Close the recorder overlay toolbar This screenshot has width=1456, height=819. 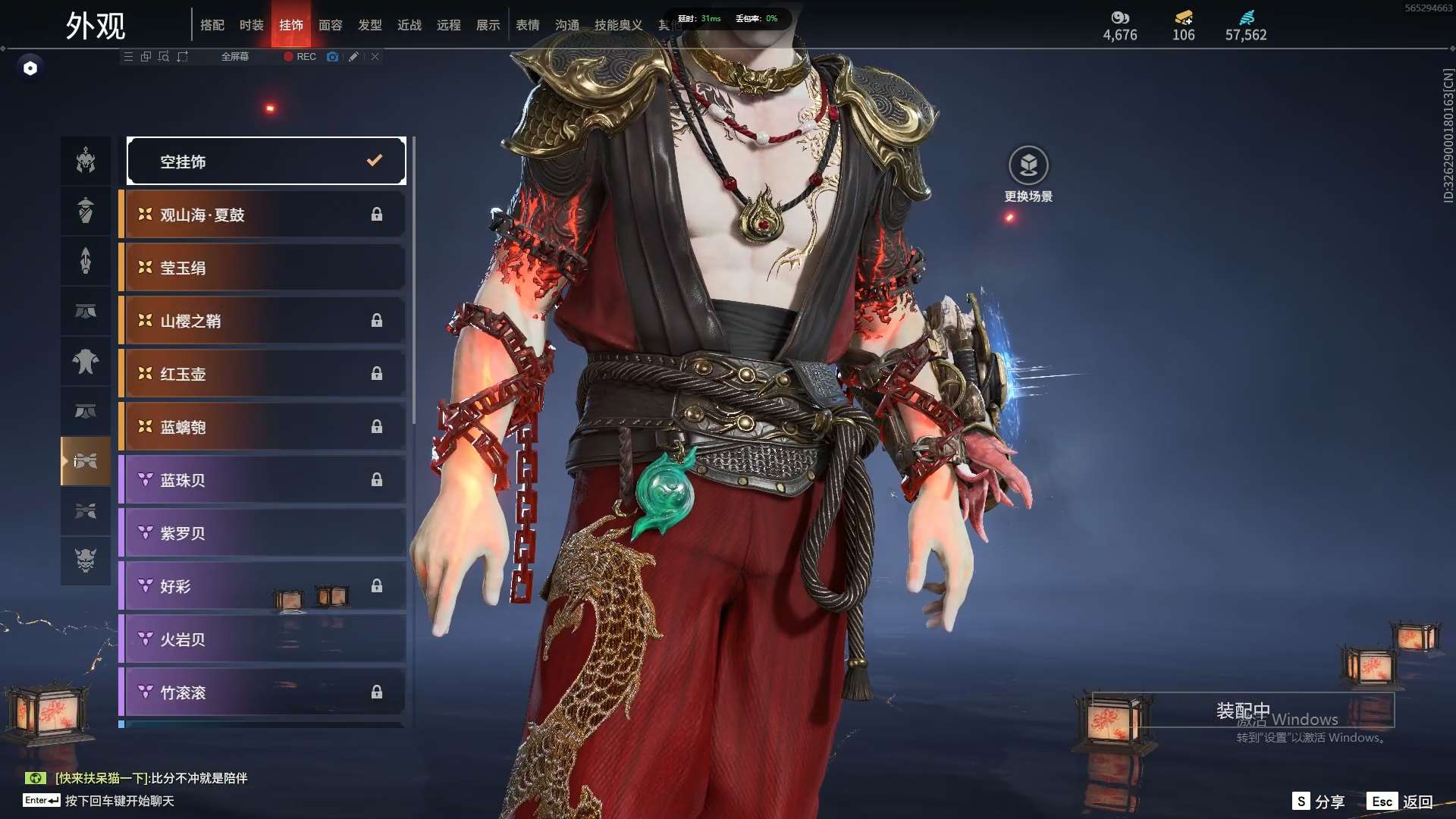(375, 57)
